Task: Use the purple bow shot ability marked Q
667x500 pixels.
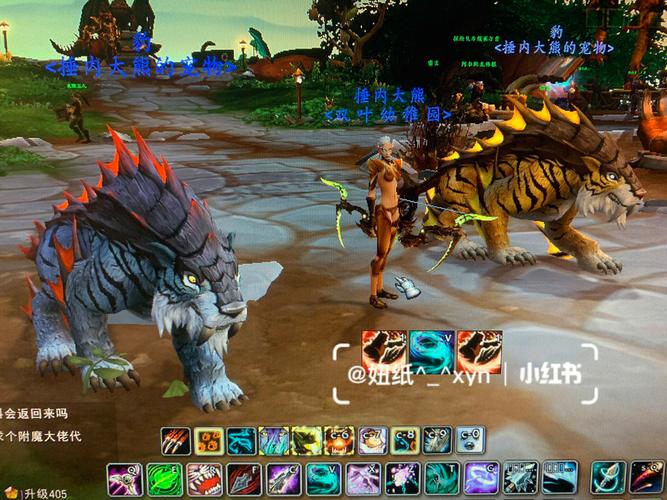Action: 124,479
